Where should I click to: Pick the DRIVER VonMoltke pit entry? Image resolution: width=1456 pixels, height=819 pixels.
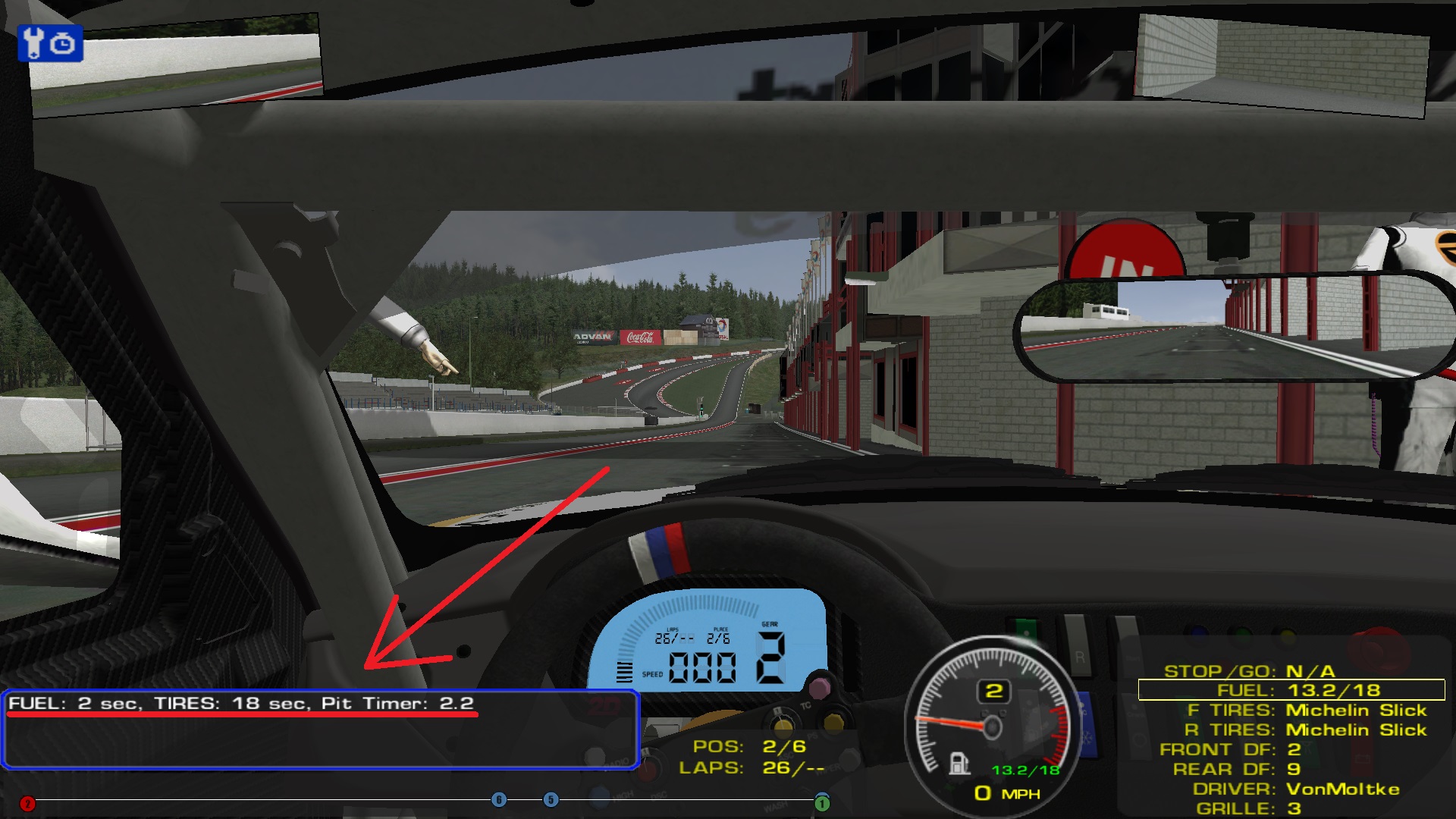click(x=1295, y=789)
